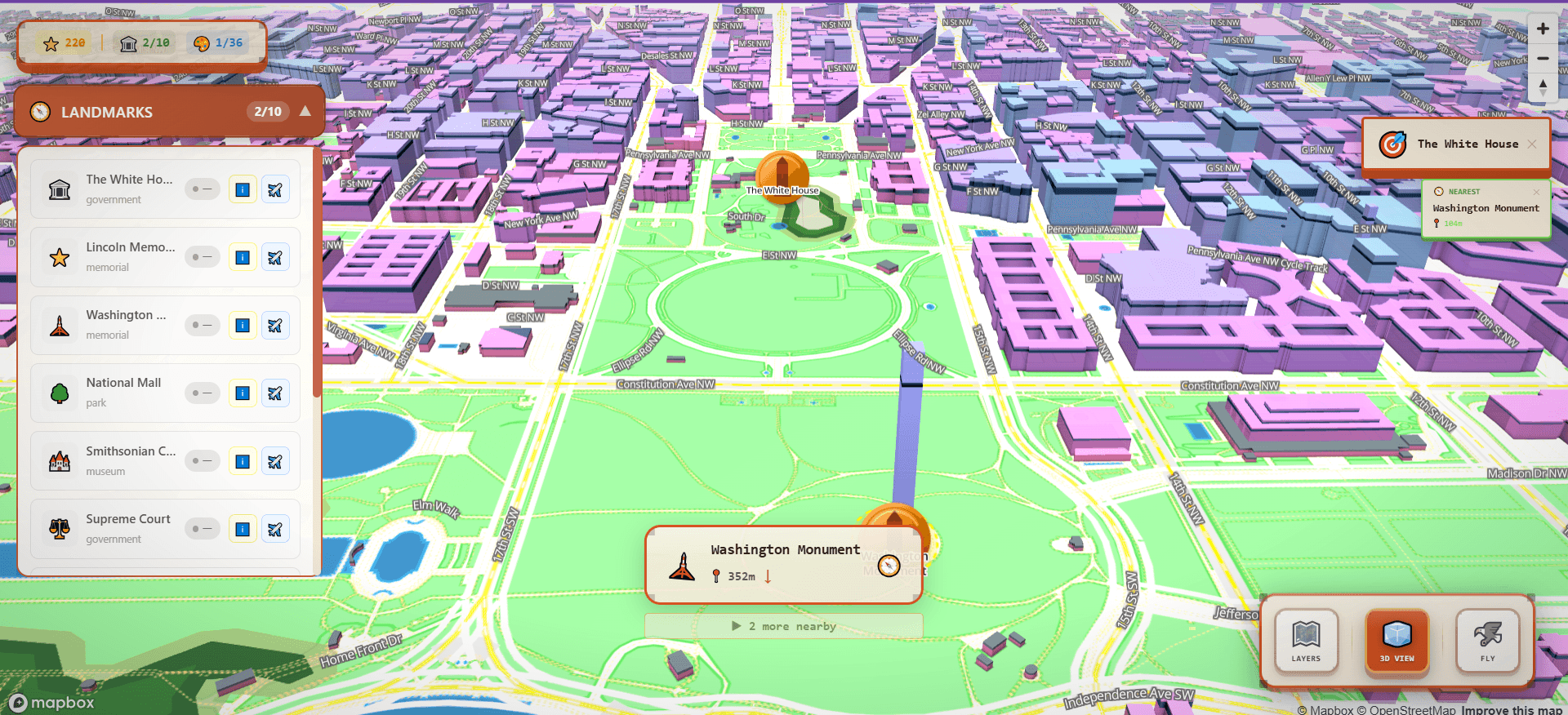
Task: Click the bank landmarks progress icon
Action: (128, 42)
